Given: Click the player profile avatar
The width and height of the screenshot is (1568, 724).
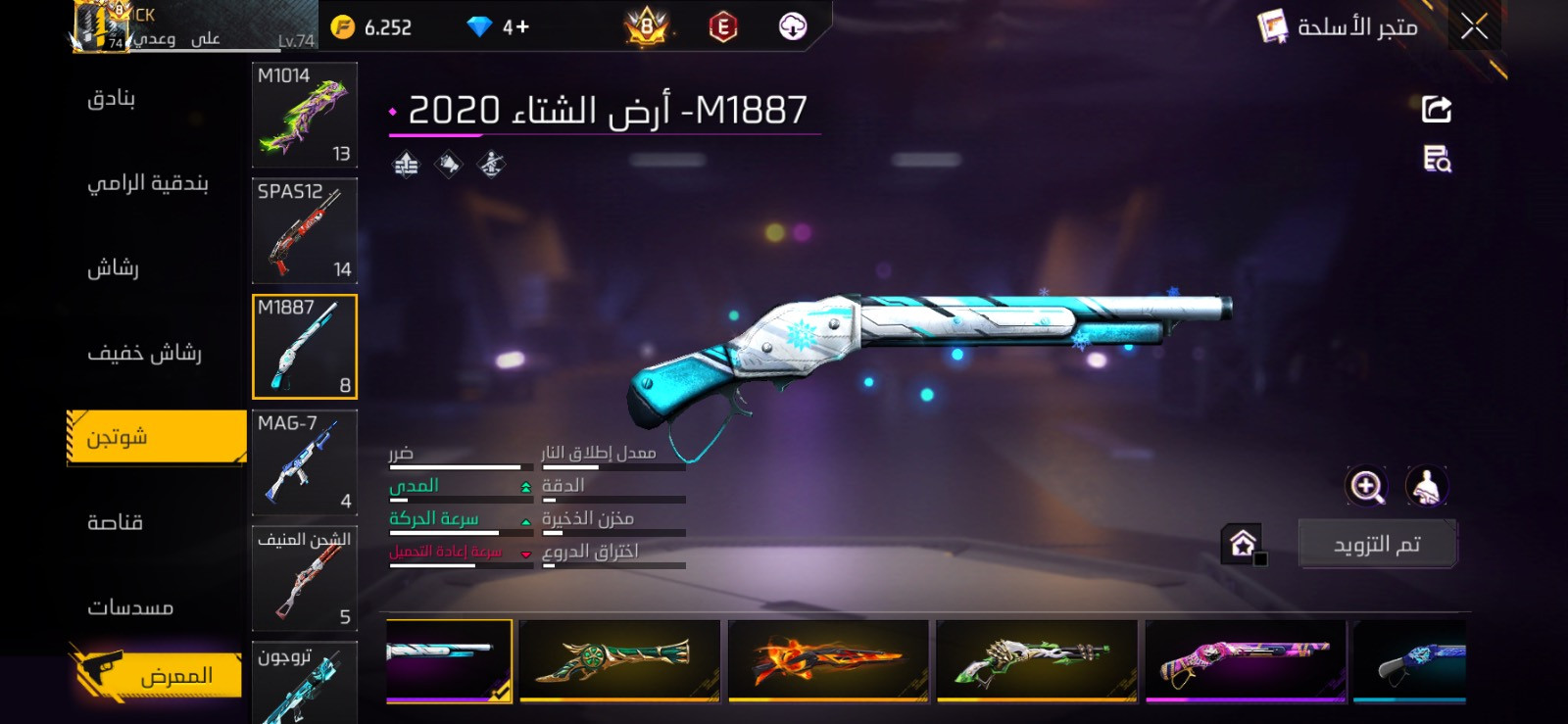Looking at the screenshot, I should click(x=98, y=24).
